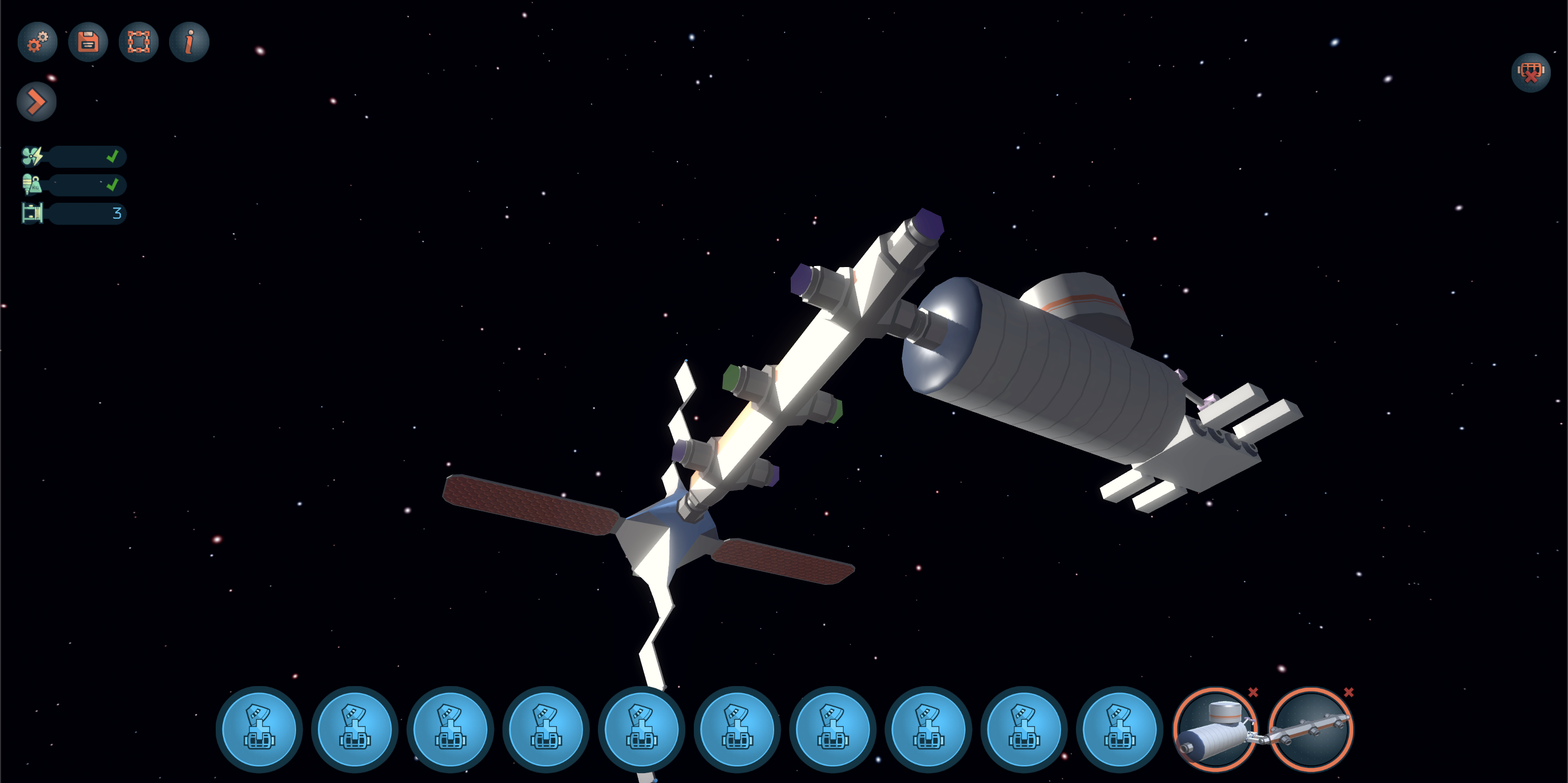
Task: Activate the delete module tool
Action: coord(1530,74)
